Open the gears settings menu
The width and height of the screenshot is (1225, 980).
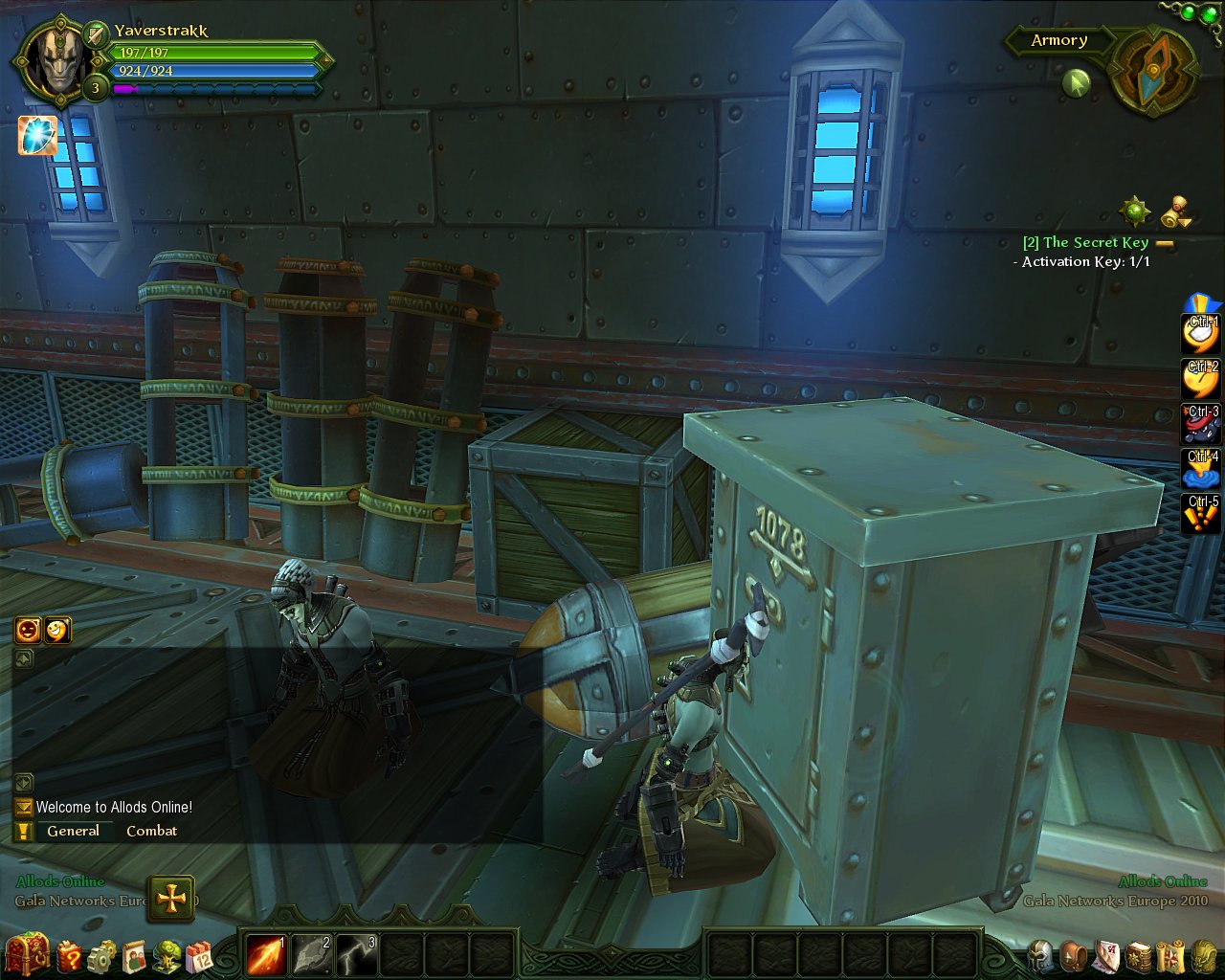[x=101, y=955]
